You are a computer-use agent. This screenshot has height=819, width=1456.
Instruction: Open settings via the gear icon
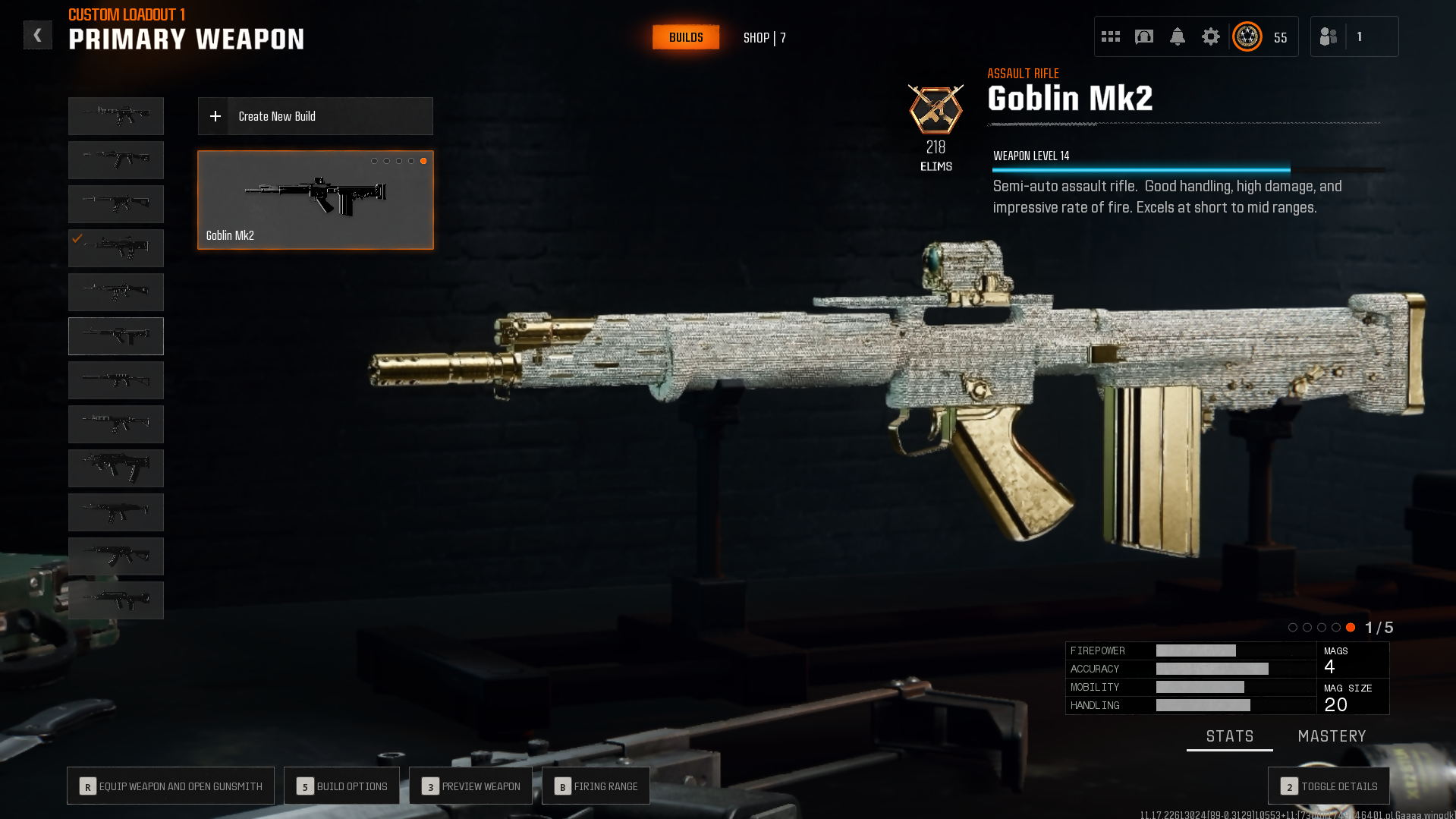point(1211,36)
